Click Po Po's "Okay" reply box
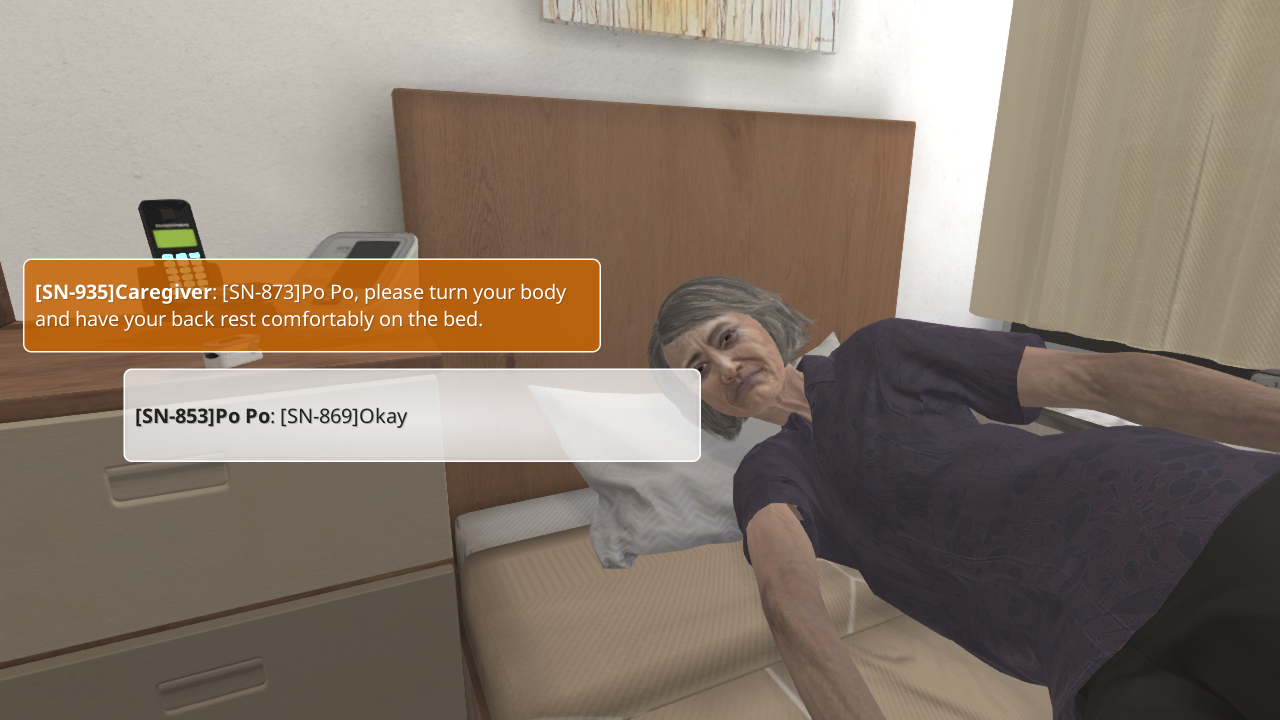 [x=411, y=416]
